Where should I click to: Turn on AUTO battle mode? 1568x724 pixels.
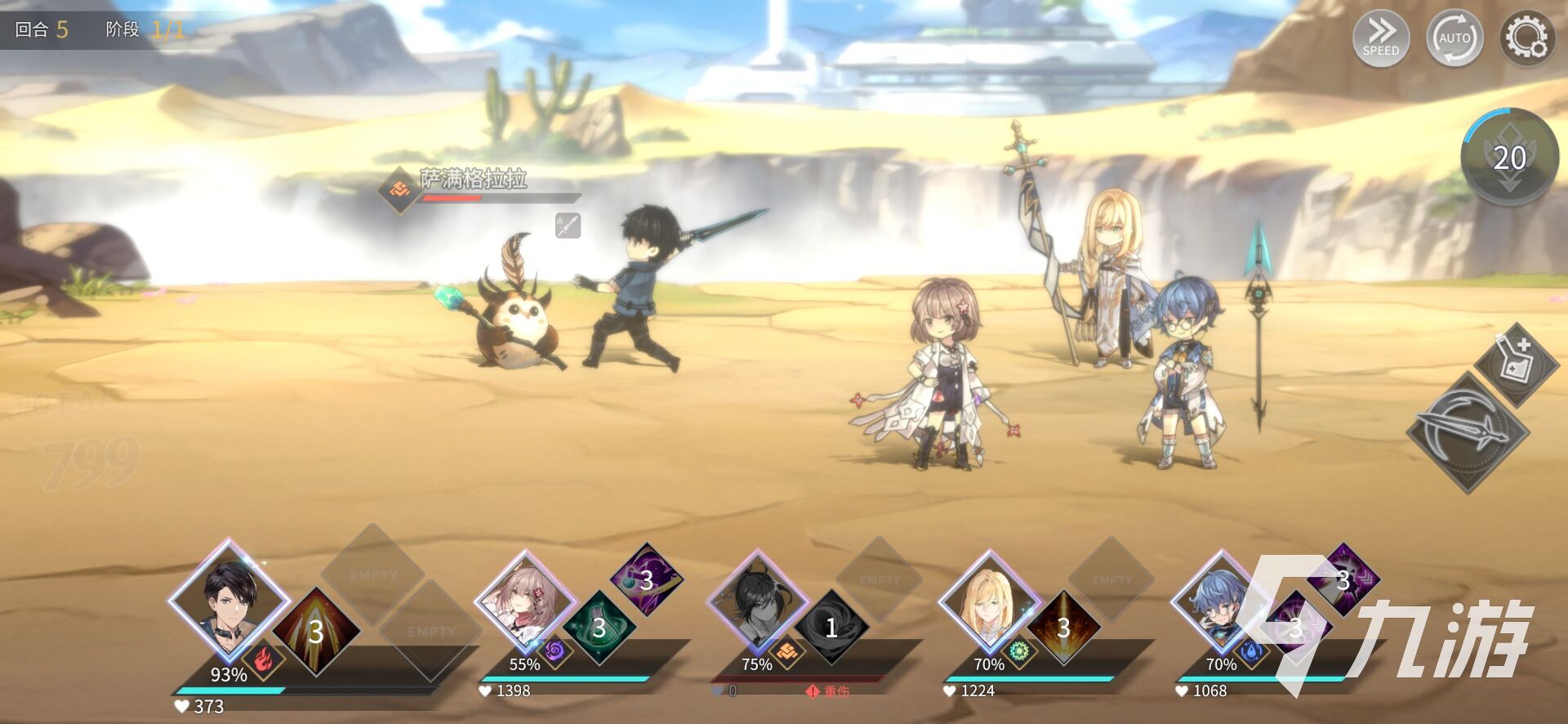click(1454, 38)
